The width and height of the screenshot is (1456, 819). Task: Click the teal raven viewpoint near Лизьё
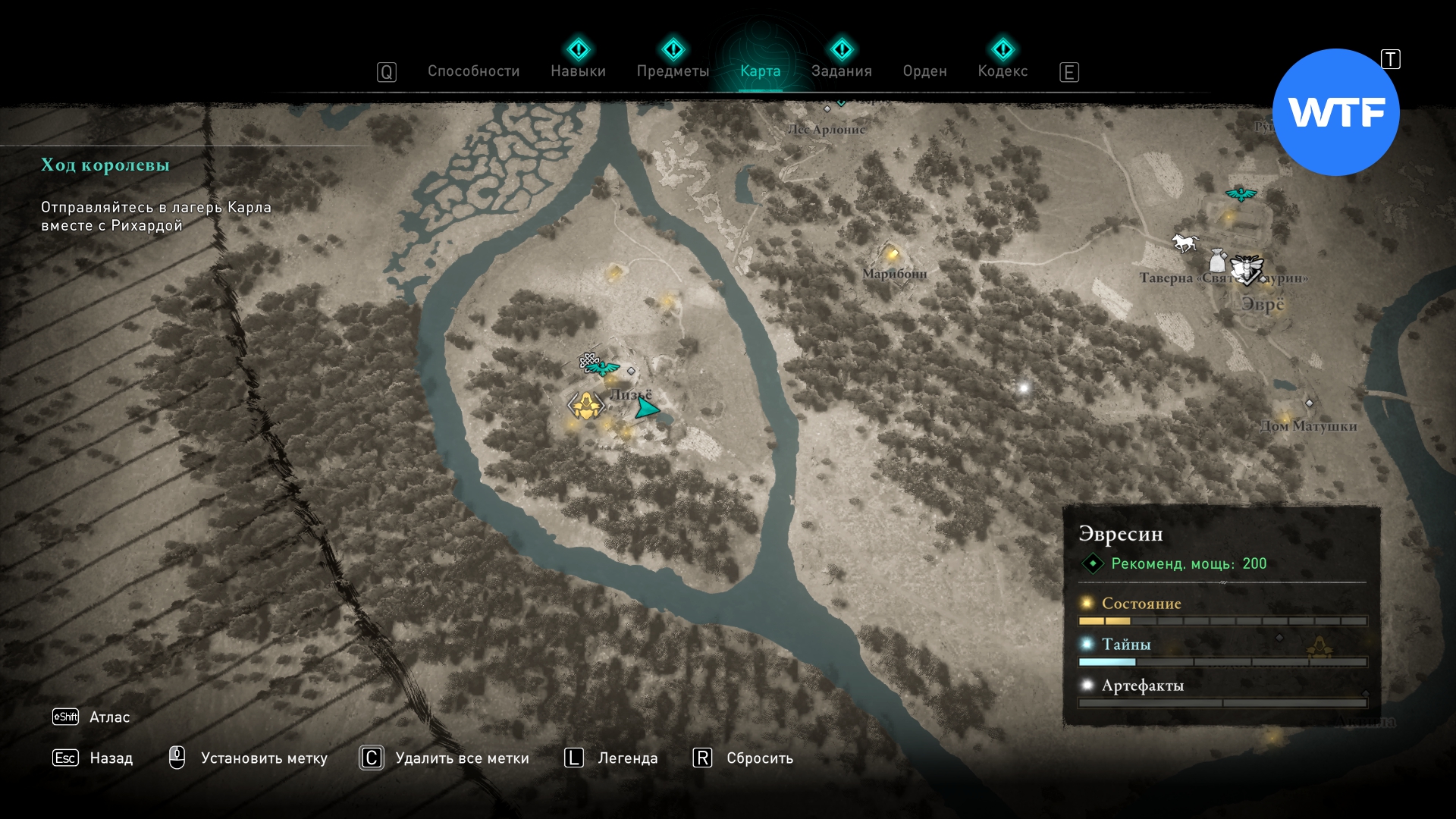tap(604, 369)
